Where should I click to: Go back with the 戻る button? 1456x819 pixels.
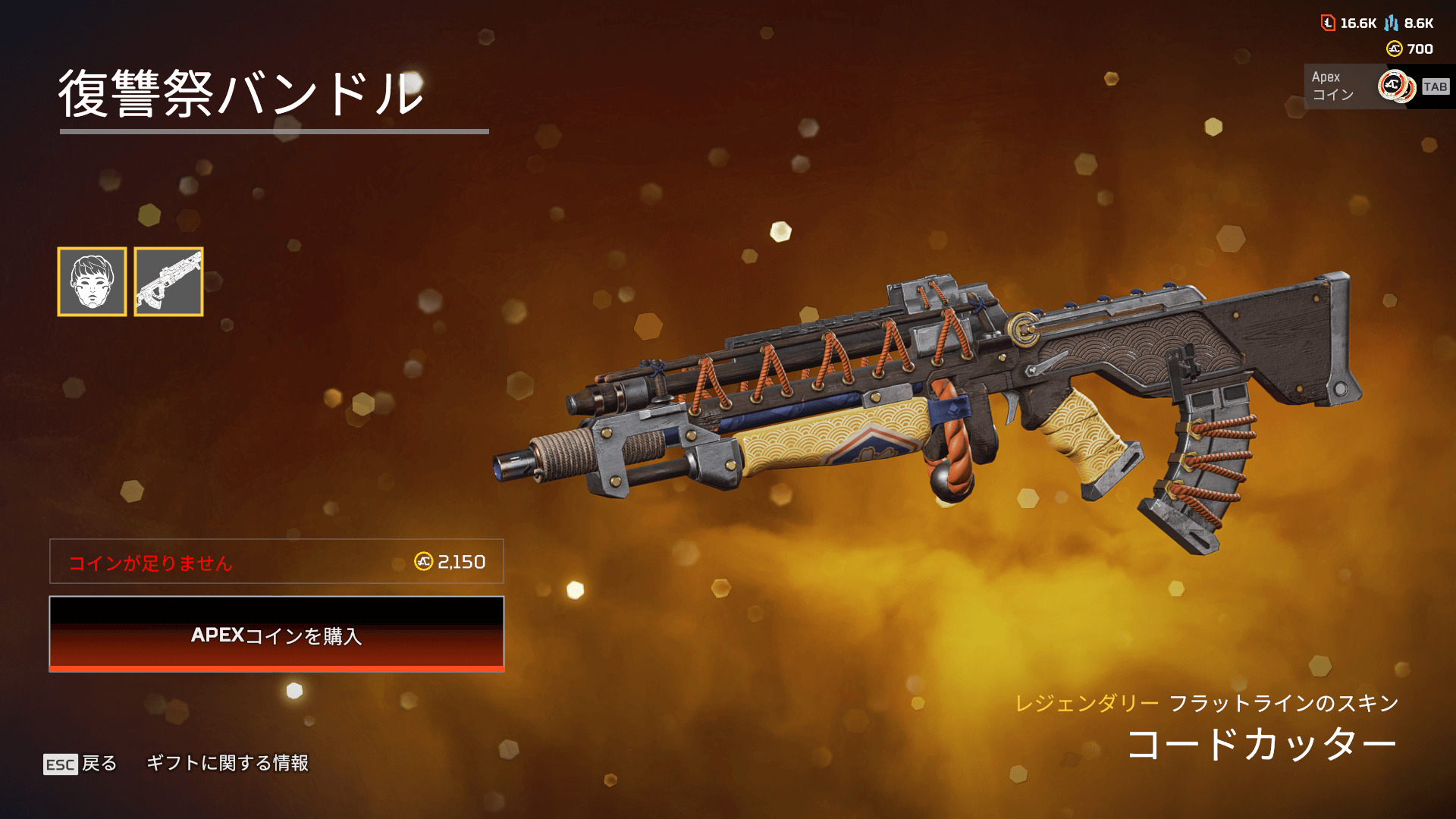[81, 763]
